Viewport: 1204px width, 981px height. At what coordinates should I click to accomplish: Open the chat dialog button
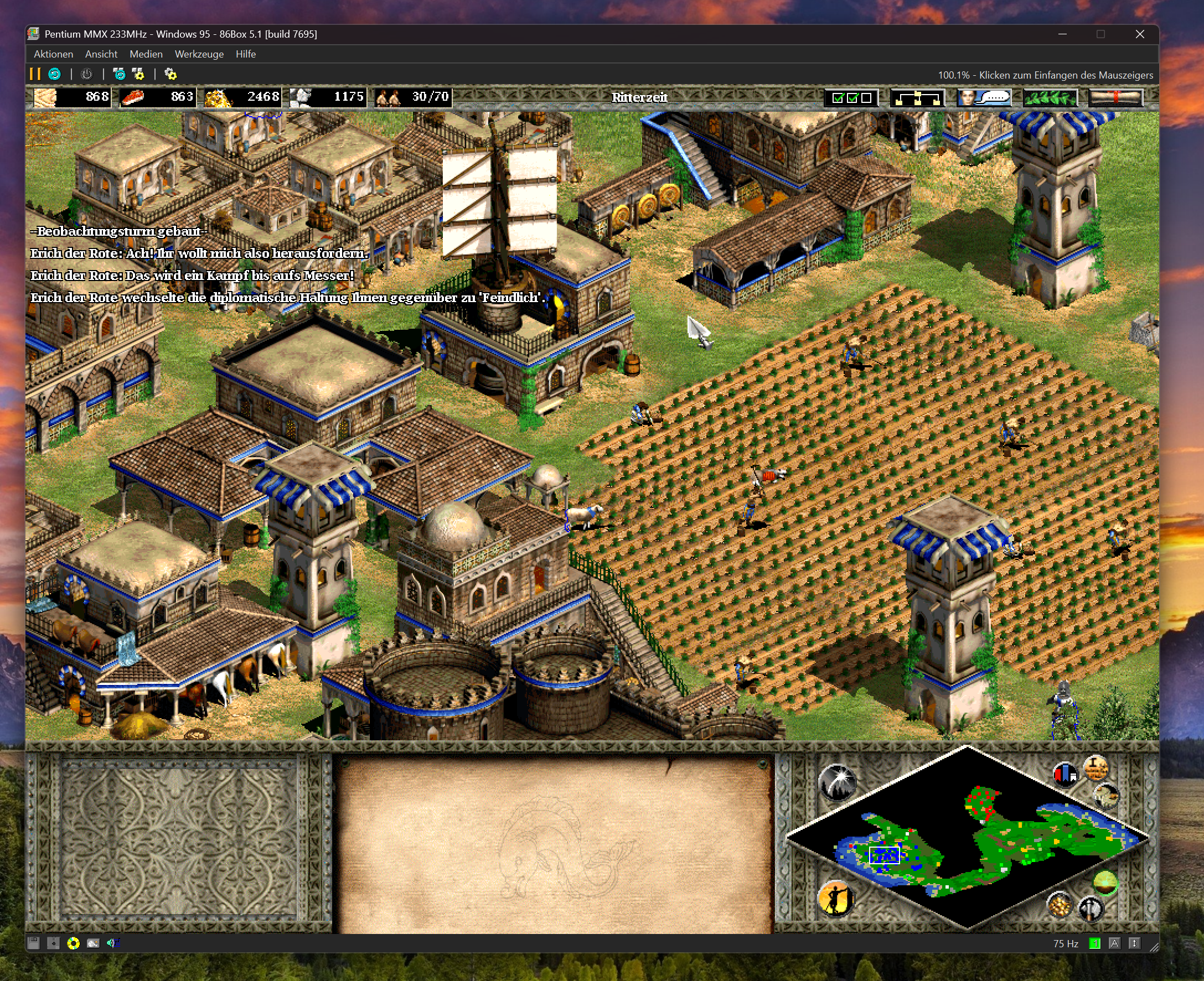(x=984, y=98)
